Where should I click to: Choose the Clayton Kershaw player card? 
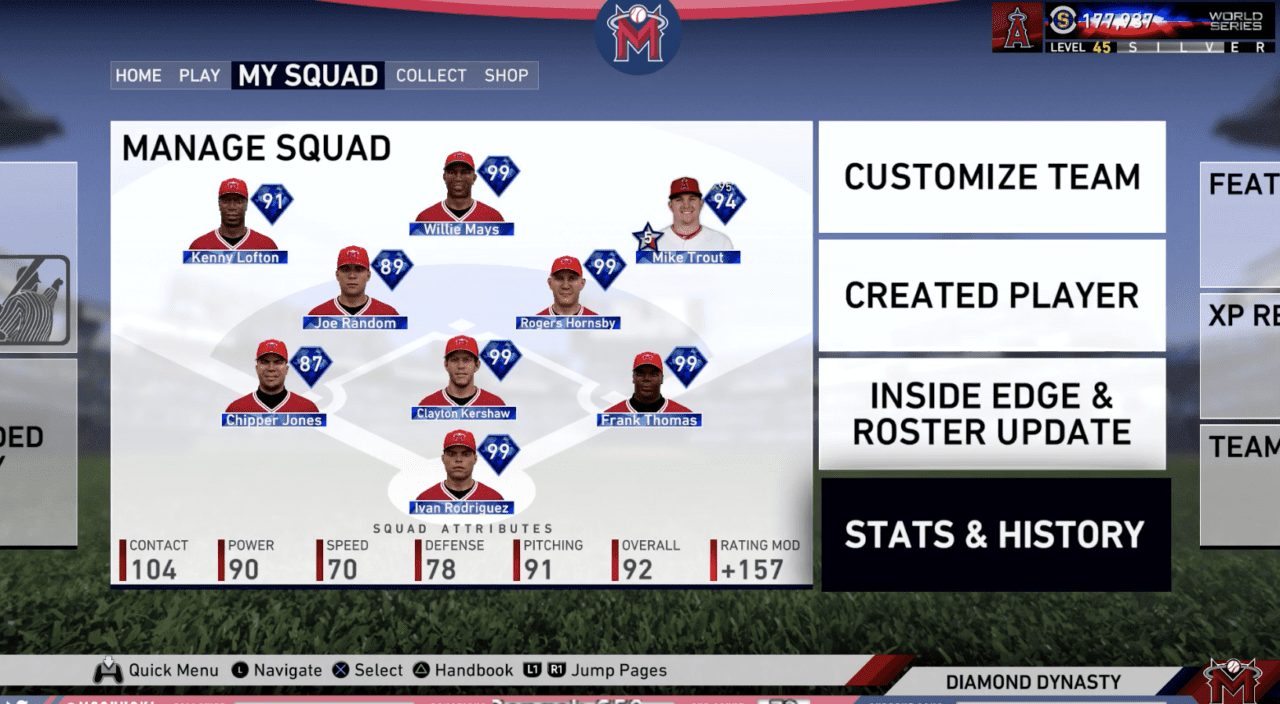tap(464, 379)
